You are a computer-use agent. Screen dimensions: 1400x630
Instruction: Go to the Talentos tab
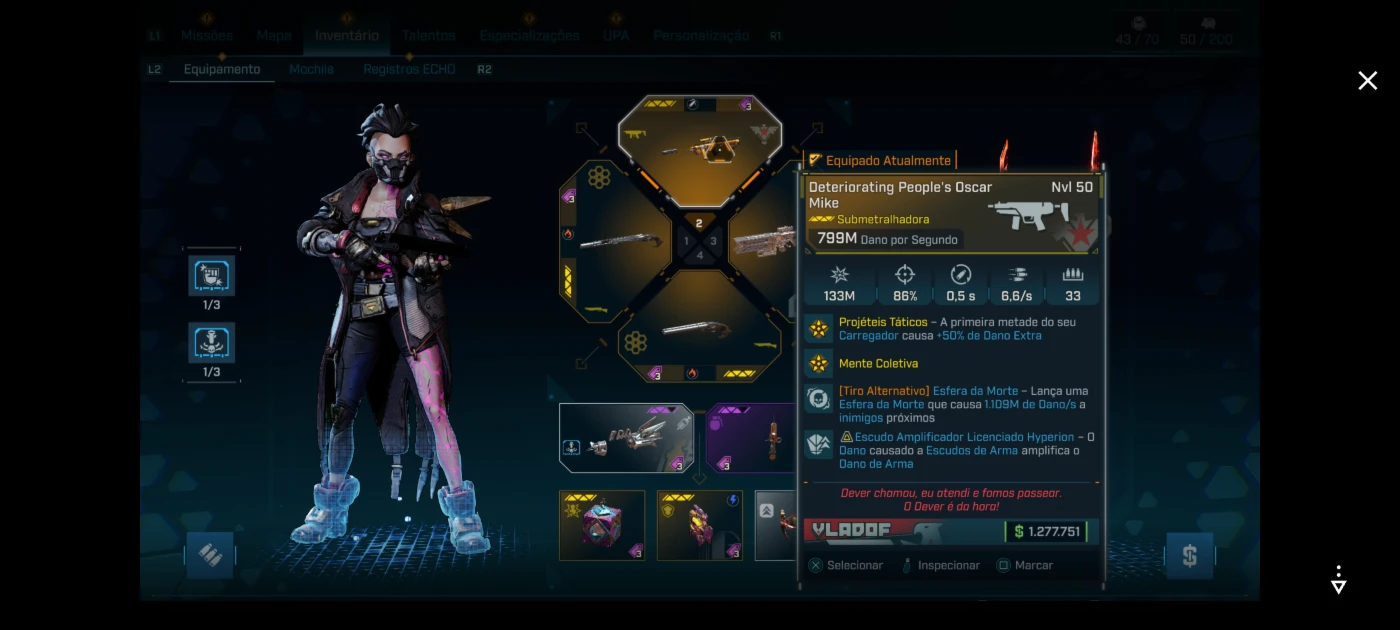(x=429, y=35)
